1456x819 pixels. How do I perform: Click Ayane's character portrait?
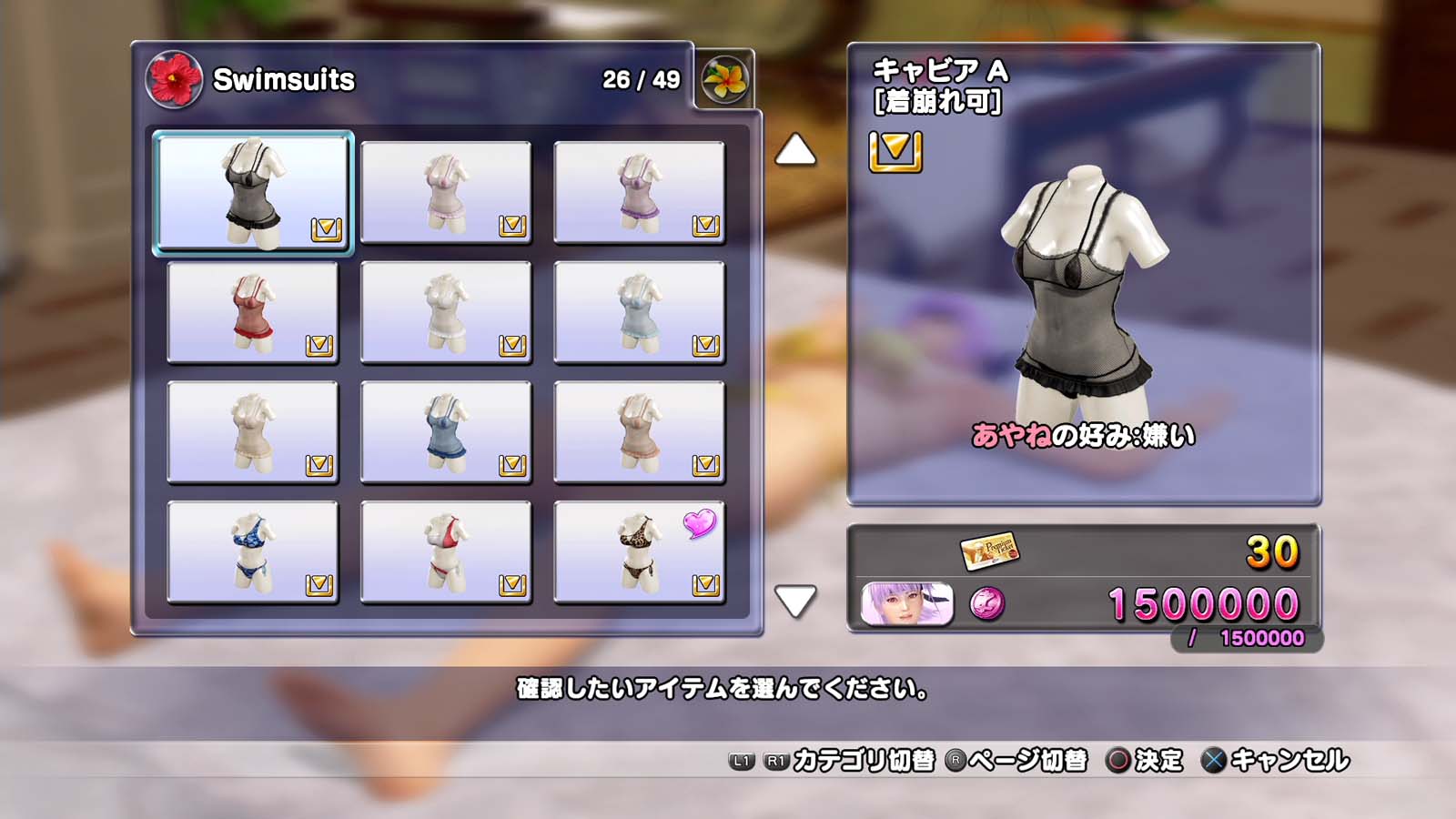pos(907,604)
